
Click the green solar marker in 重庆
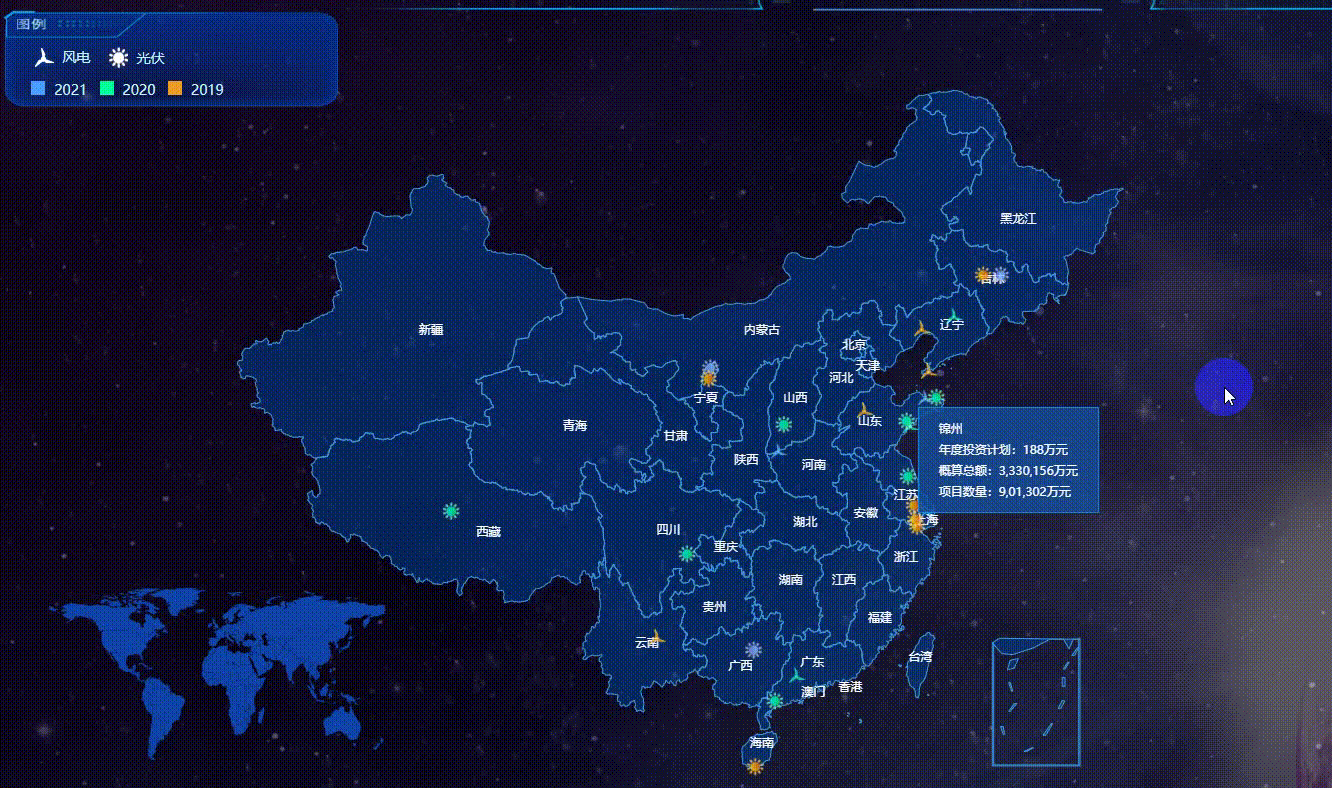point(687,551)
